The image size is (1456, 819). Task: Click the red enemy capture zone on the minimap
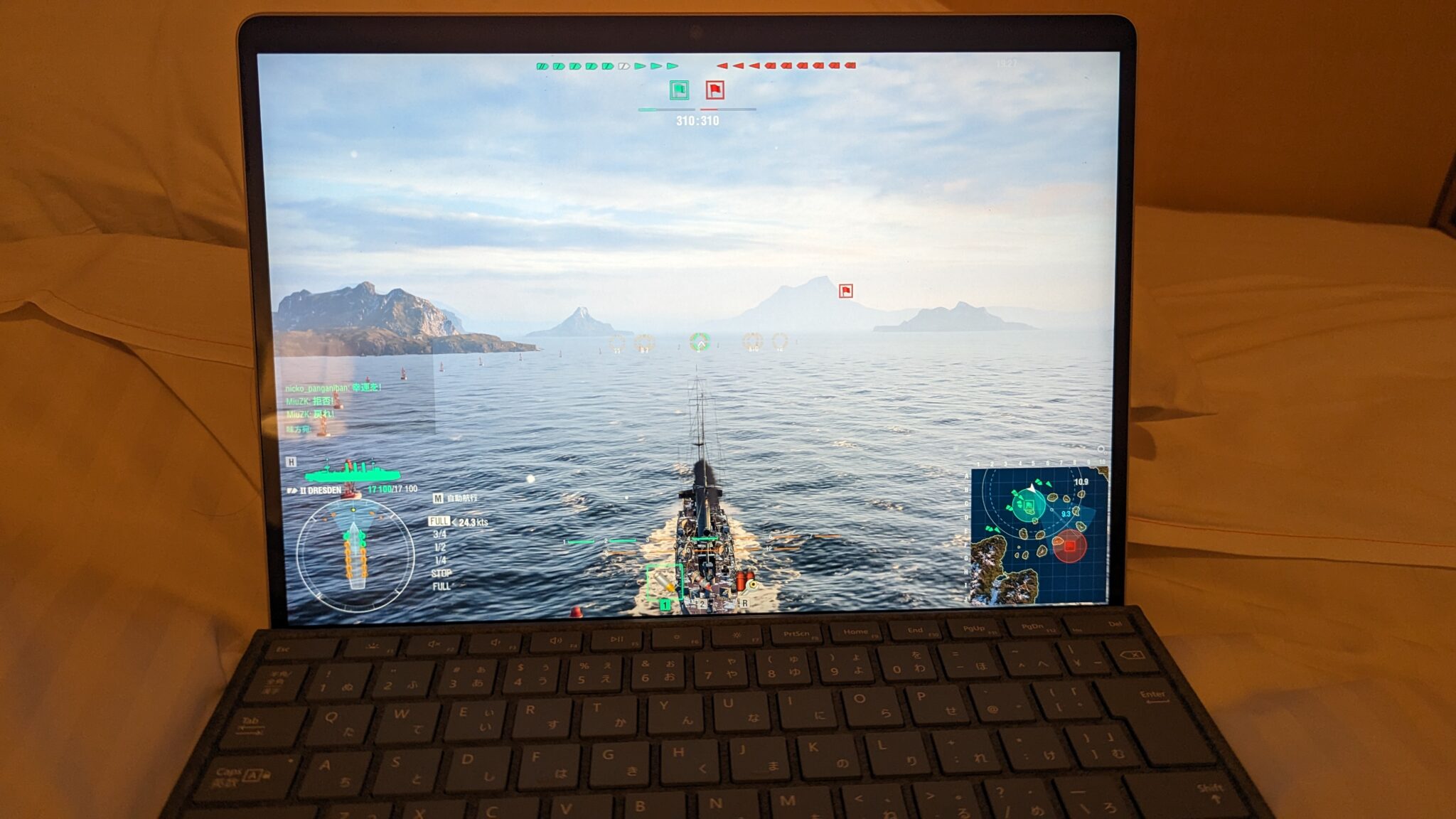click(x=1069, y=545)
